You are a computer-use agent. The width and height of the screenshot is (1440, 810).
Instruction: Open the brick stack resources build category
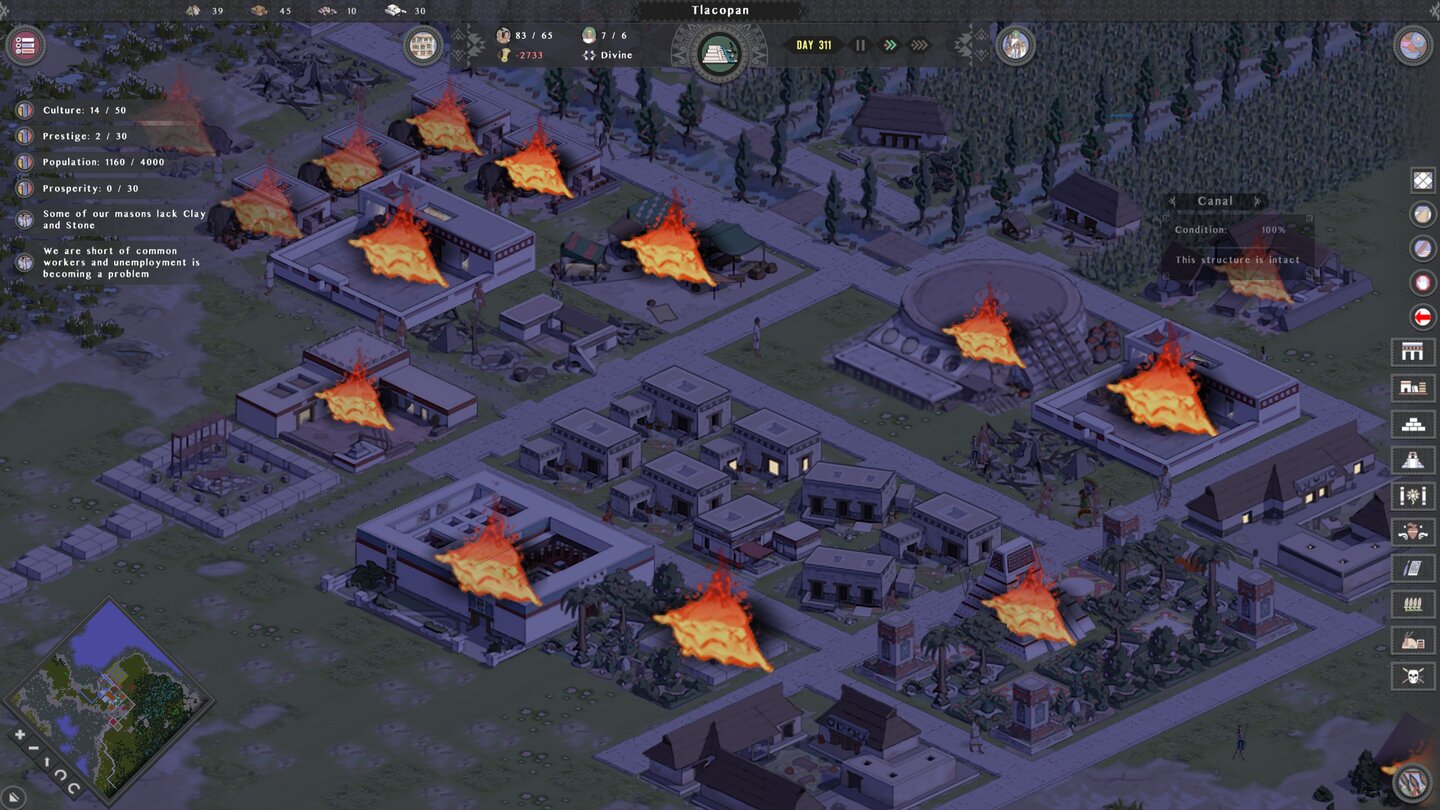pos(1413,424)
